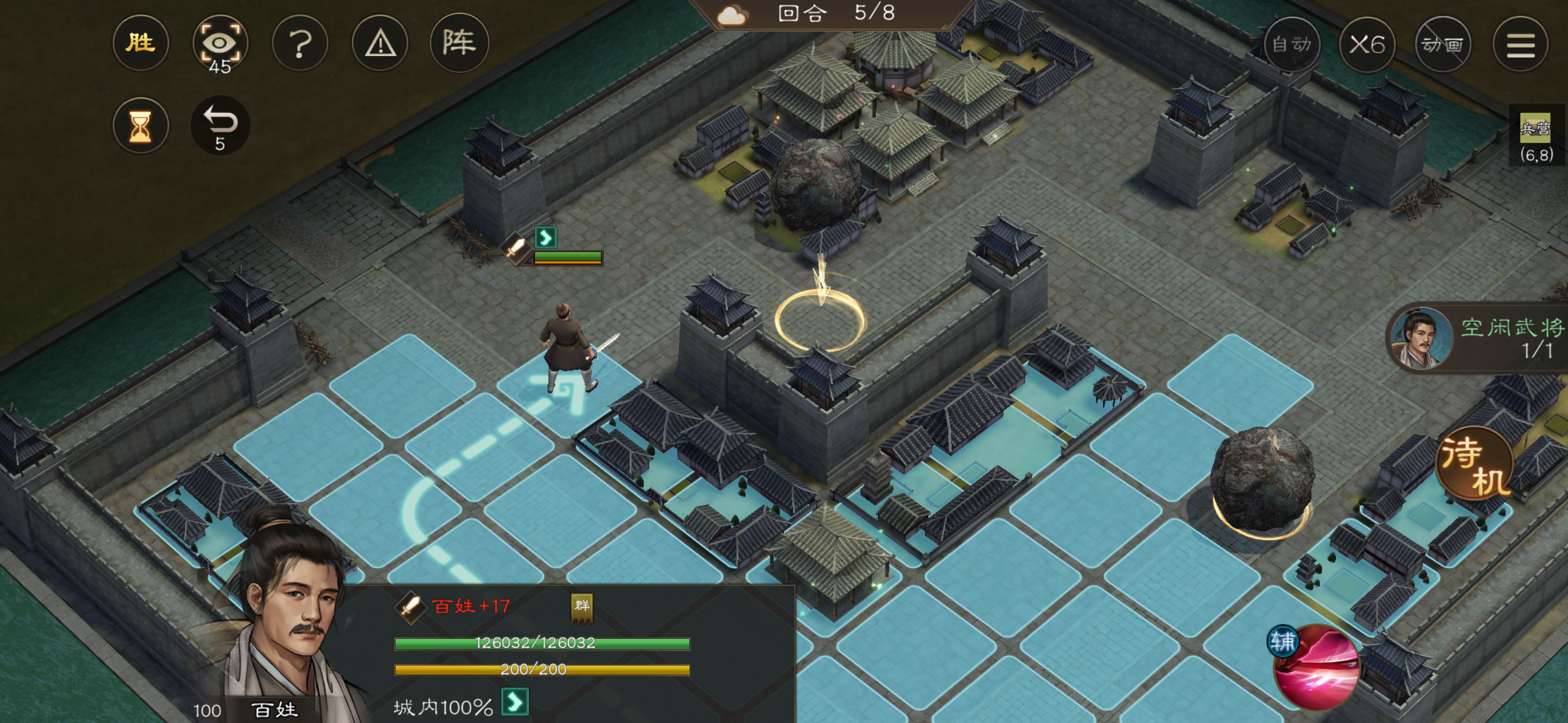Viewport: 1568px width, 723px height.
Task: Open the question mark help button
Action: [299, 43]
